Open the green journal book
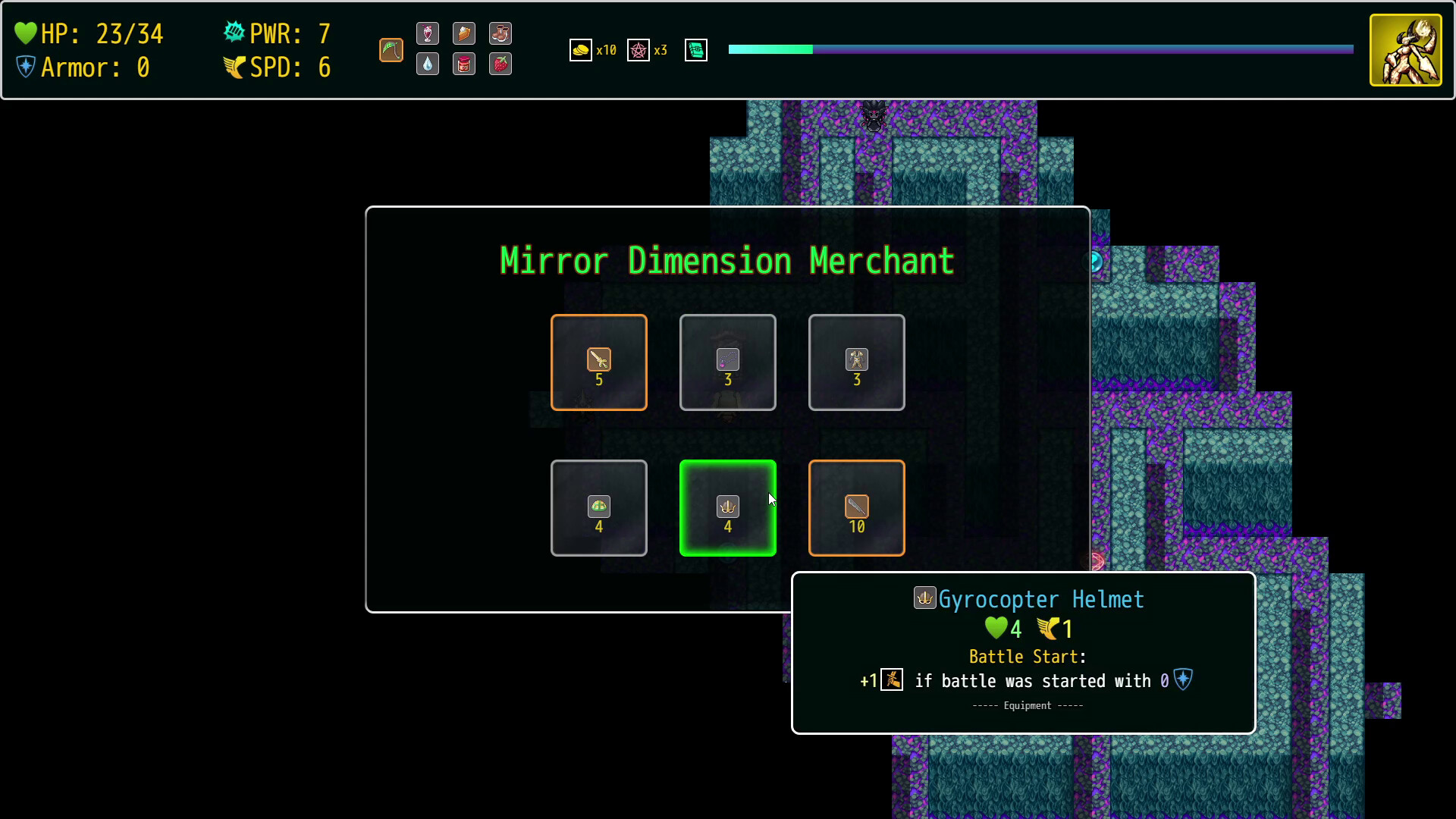 pyautogui.click(x=695, y=50)
